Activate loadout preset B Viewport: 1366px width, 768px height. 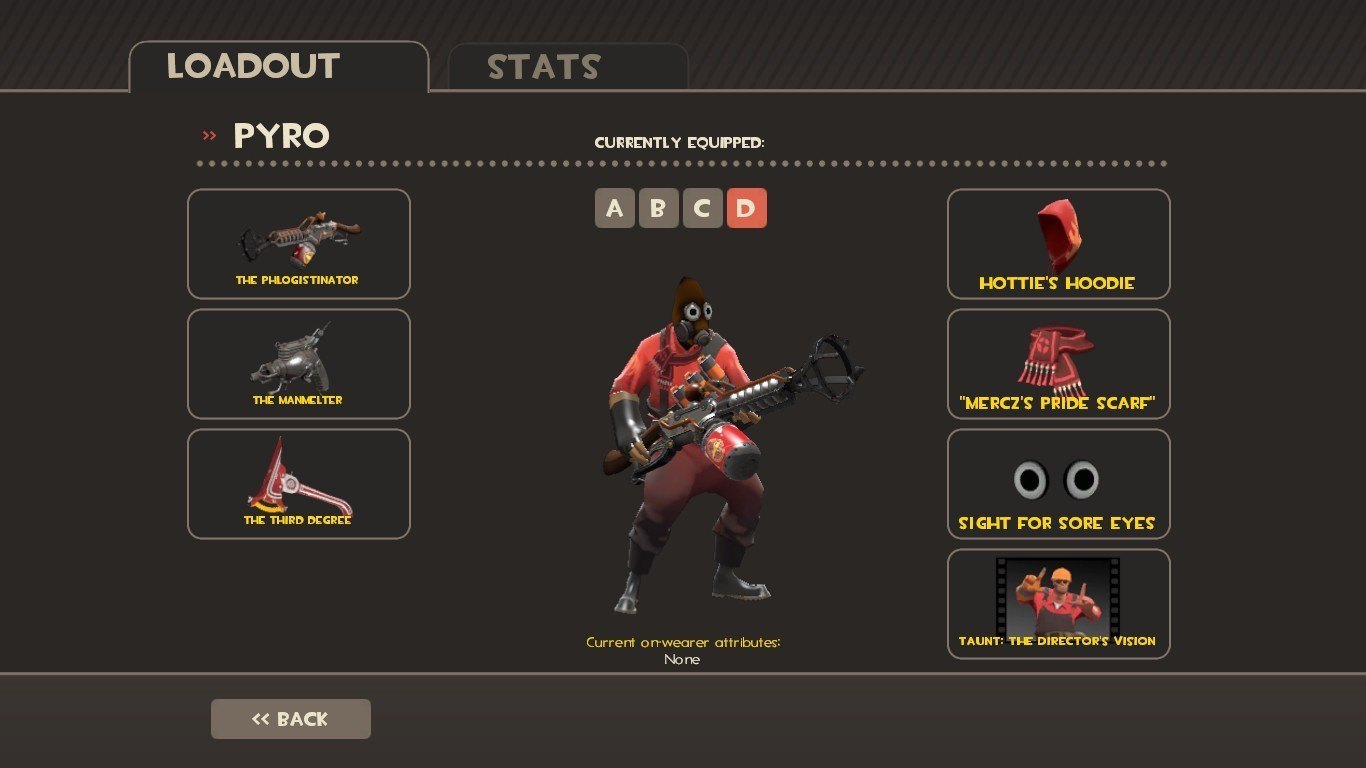click(659, 209)
